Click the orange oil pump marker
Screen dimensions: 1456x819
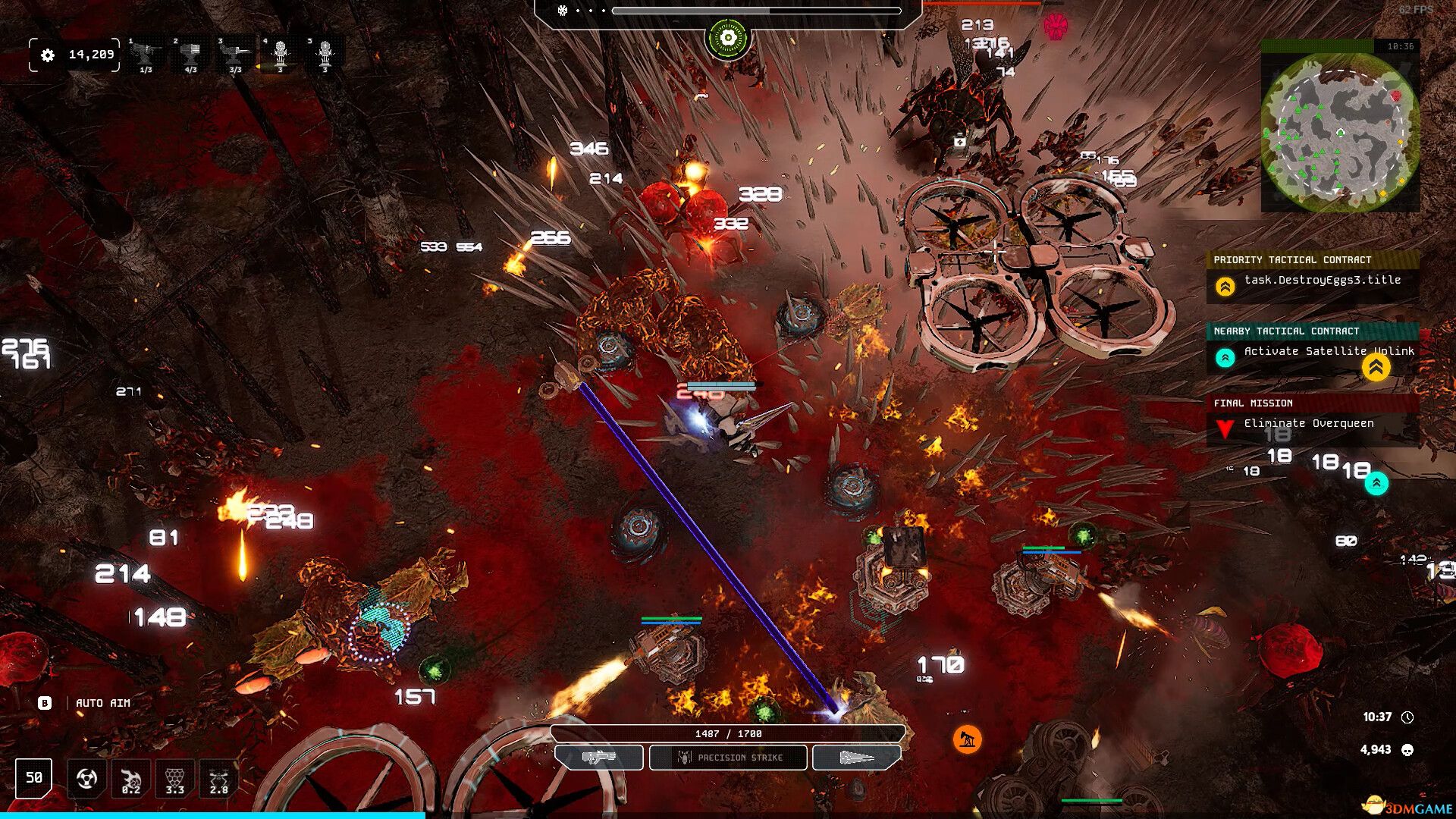point(967,739)
